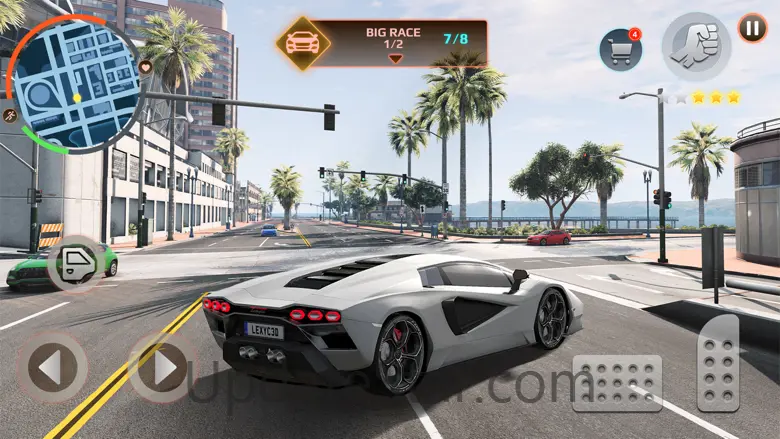Steer right with the right arrow
Image resolution: width=780 pixels, height=439 pixels.
tap(163, 367)
